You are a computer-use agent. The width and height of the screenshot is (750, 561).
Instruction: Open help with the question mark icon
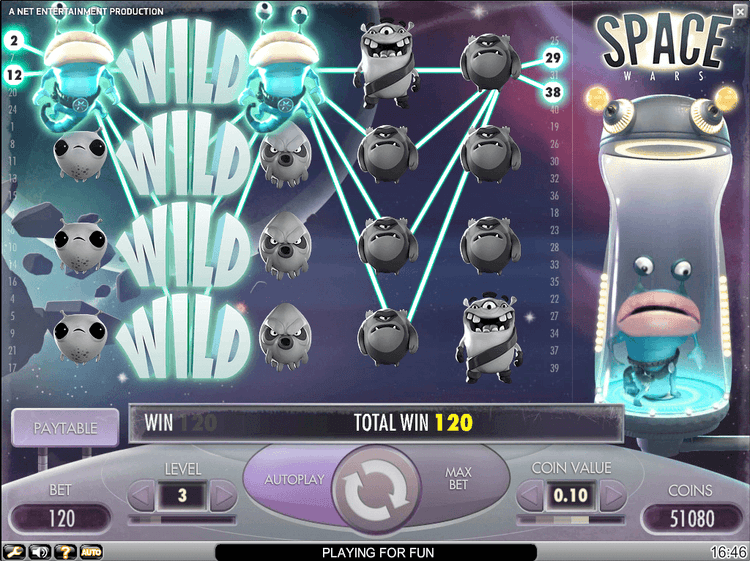pos(66,552)
